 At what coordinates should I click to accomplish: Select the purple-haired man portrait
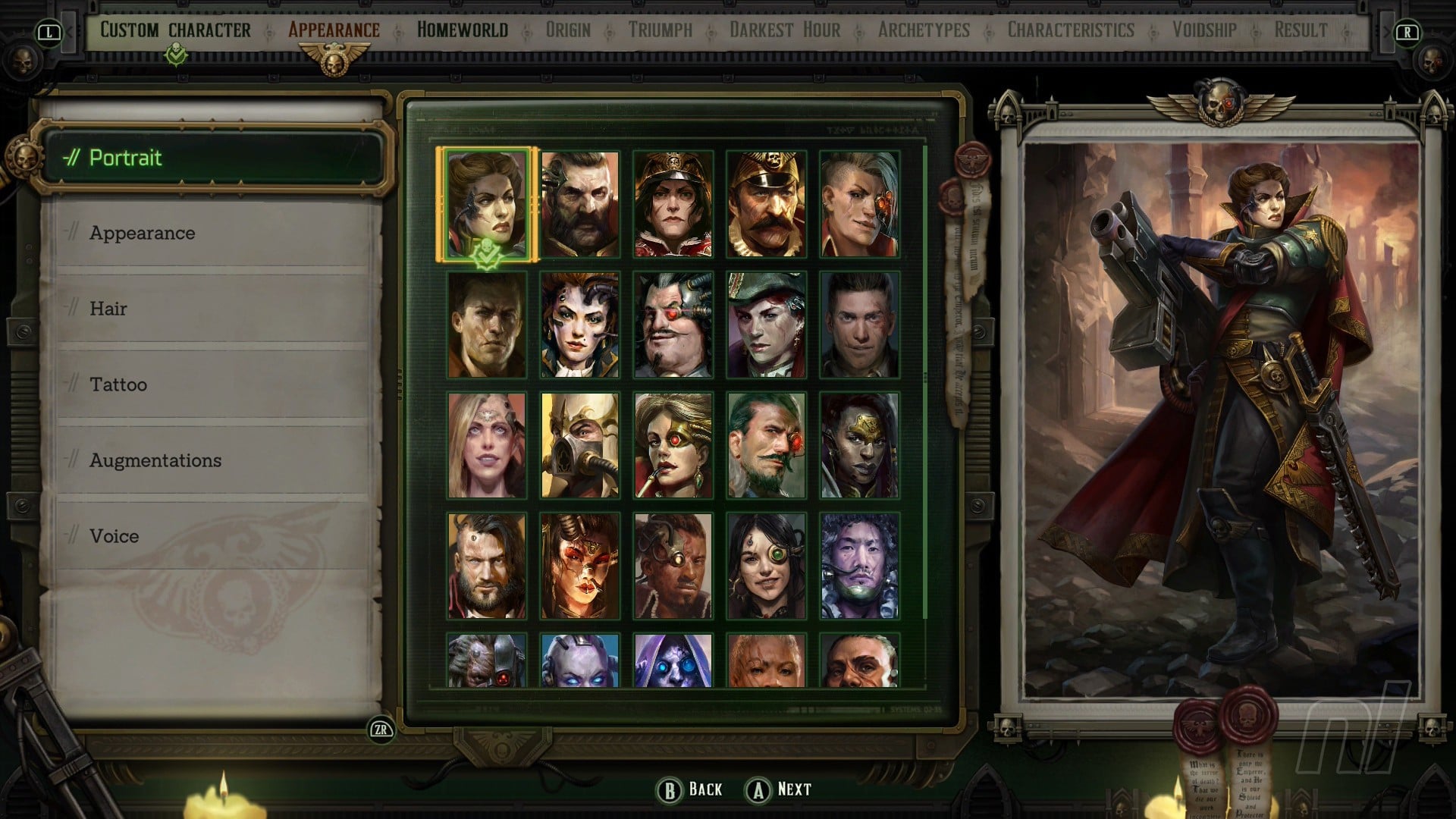[859, 566]
